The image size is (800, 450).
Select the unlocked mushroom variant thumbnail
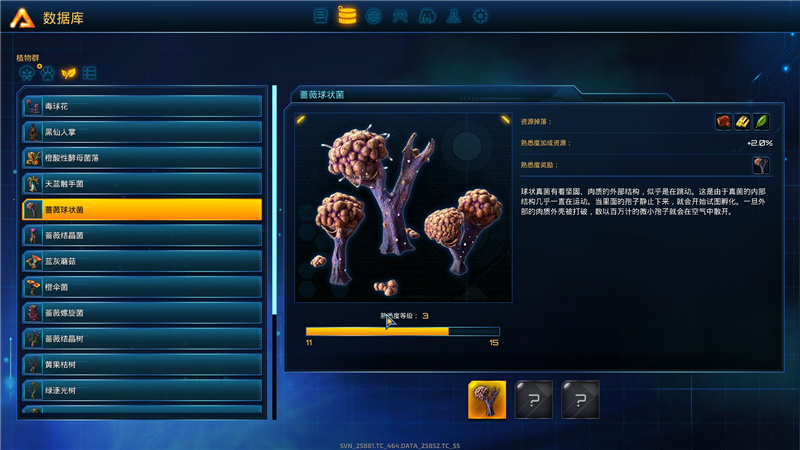(487, 399)
